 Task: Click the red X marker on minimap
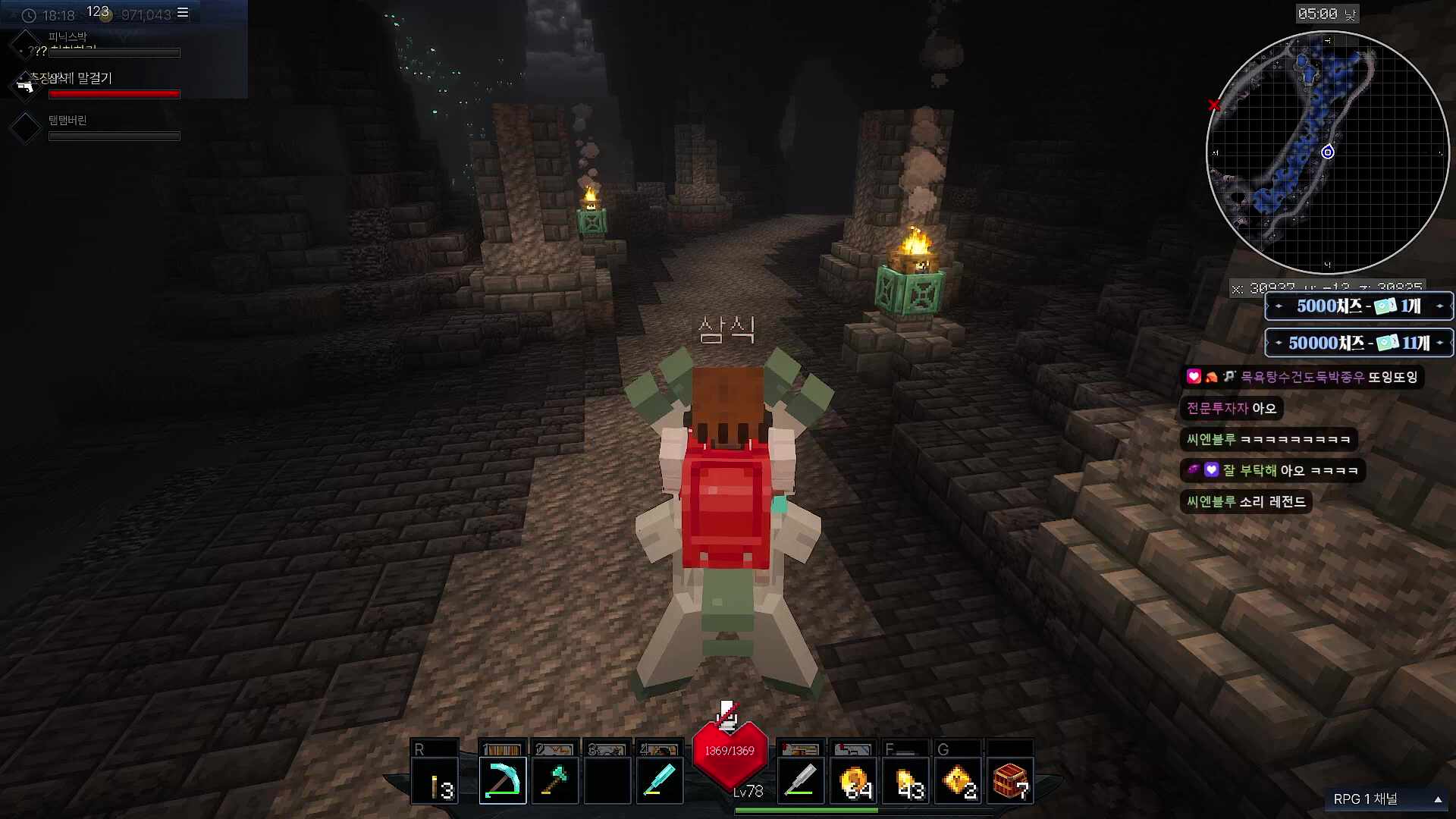tap(1214, 105)
